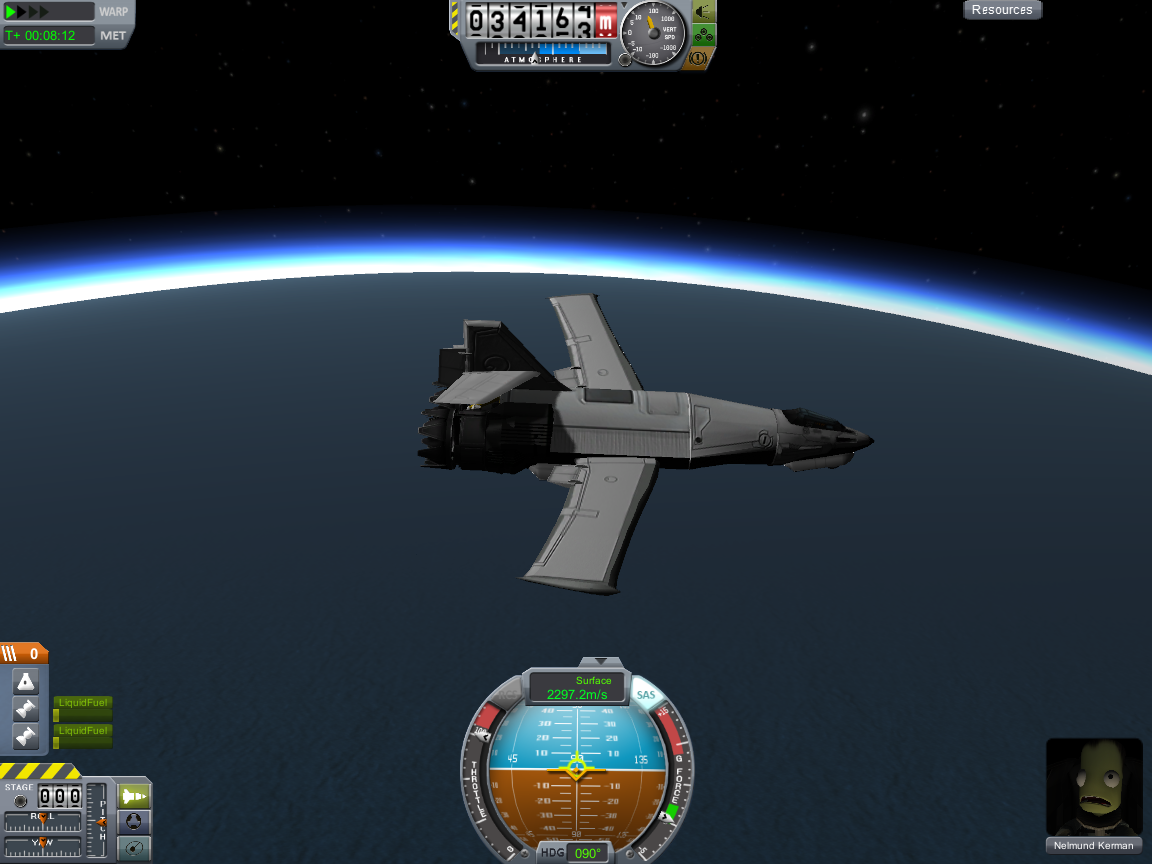
Task: Open Nelmund Kerman's crew portrait
Action: [x=1094, y=786]
